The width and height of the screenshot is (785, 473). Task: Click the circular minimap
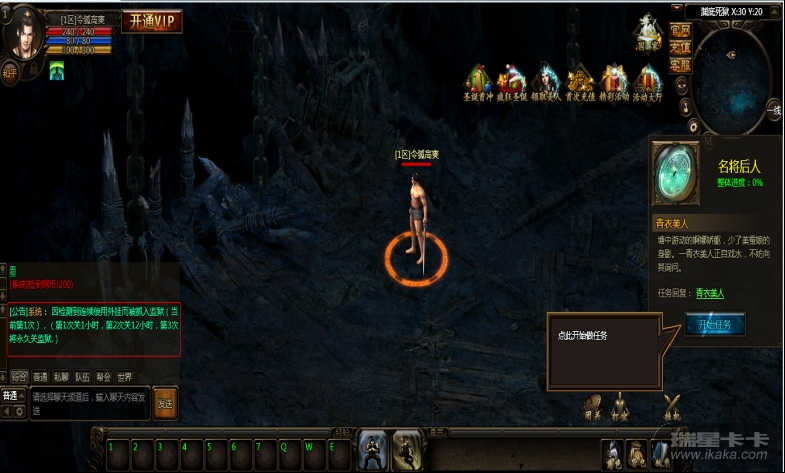click(x=733, y=81)
